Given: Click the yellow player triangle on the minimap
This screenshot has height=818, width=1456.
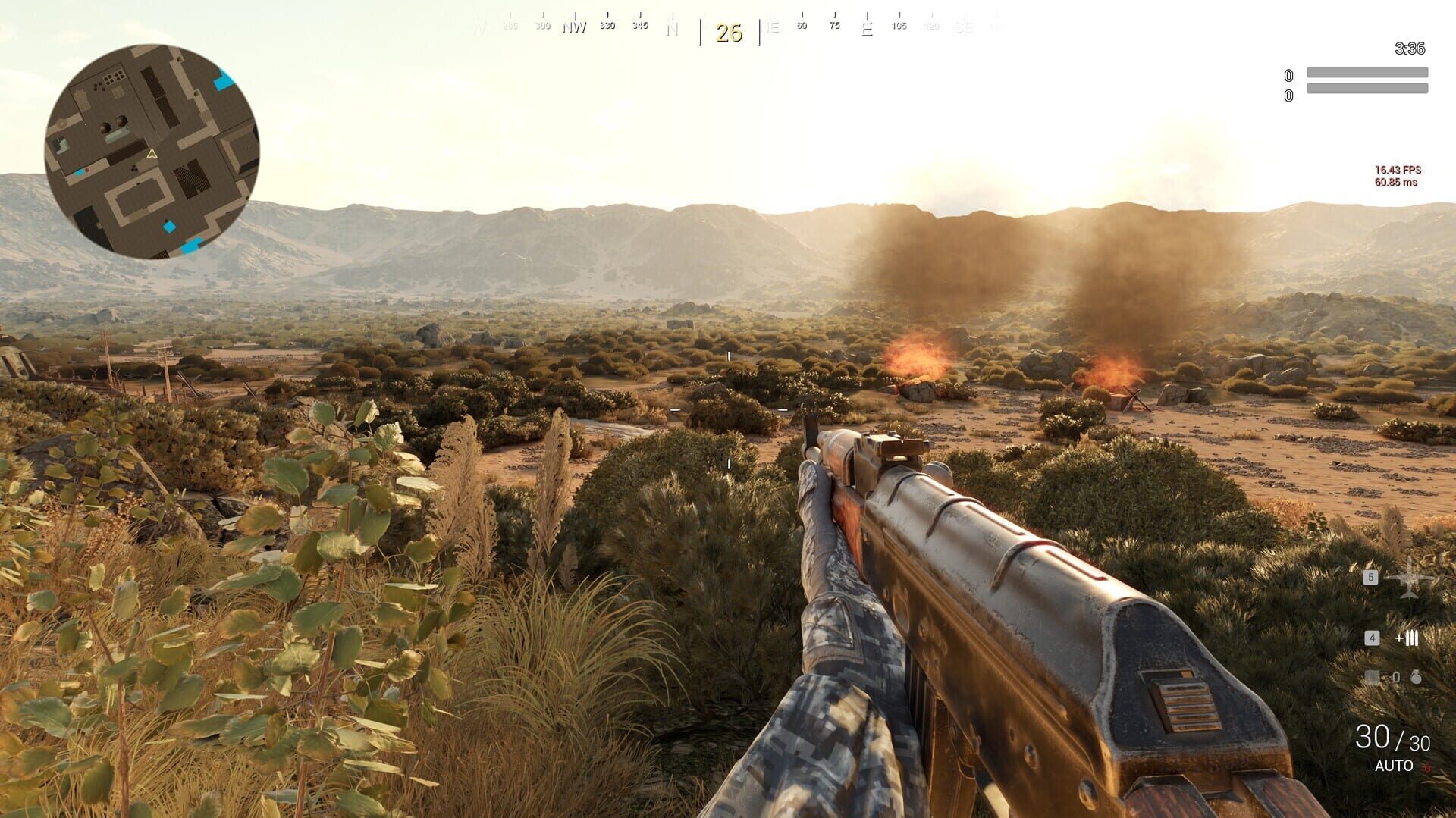Looking at the screenshot, I should click(151, 154).
